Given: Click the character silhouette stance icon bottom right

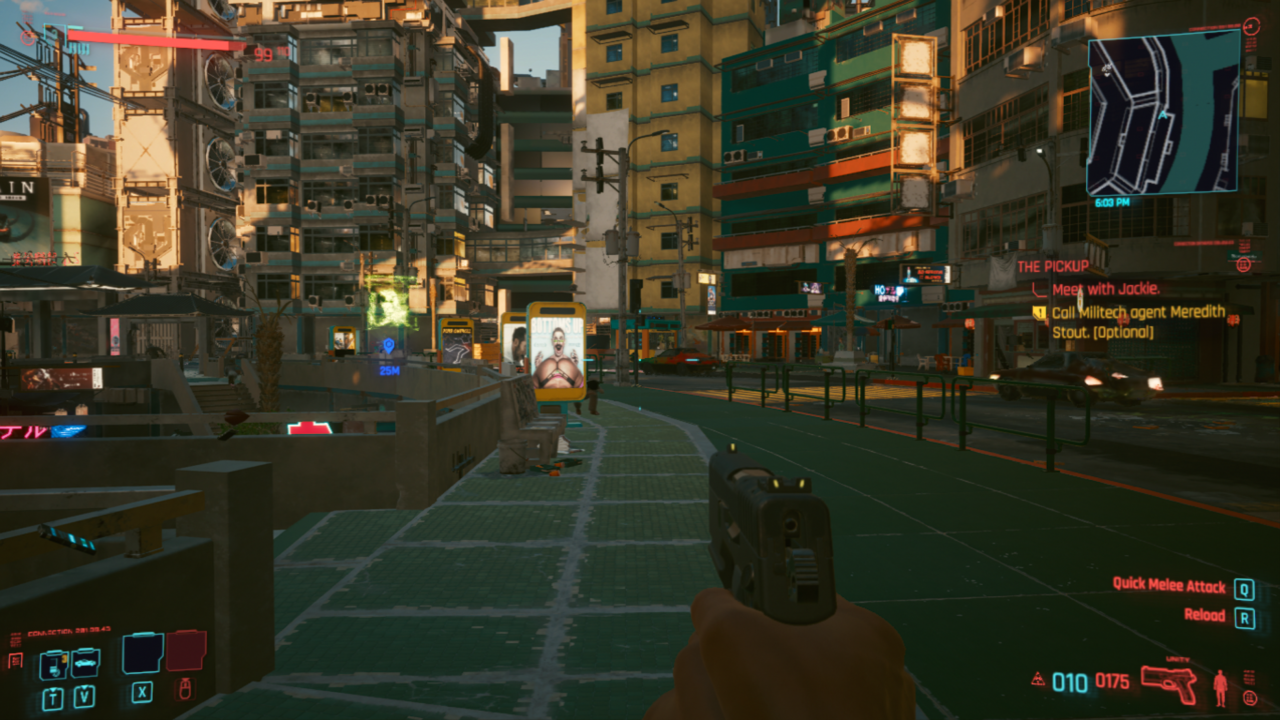Looking at the screenshot, I should pyautogui.click(x=1220, y=686).
